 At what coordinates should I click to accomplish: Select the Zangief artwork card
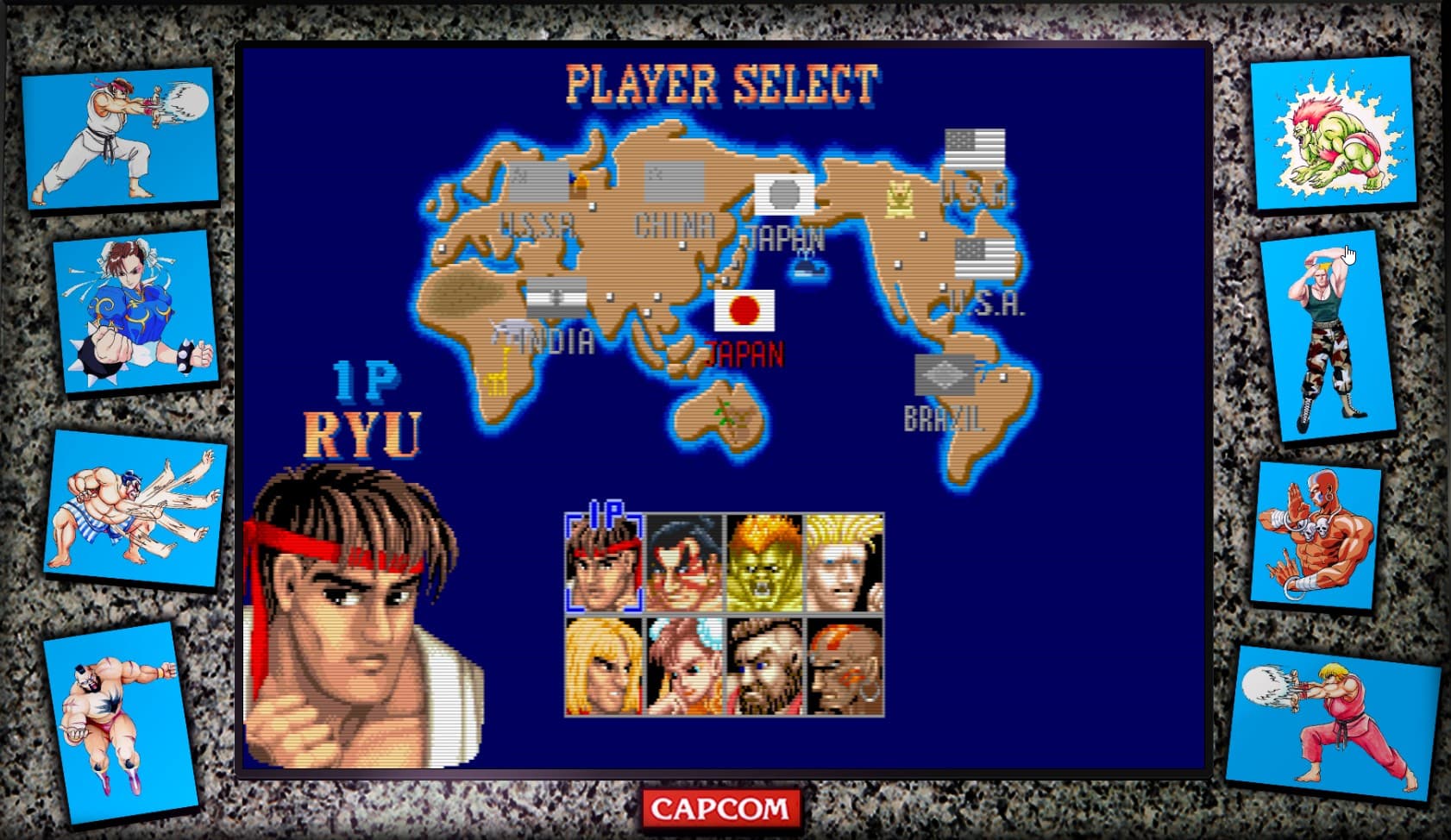coord(119,720)
